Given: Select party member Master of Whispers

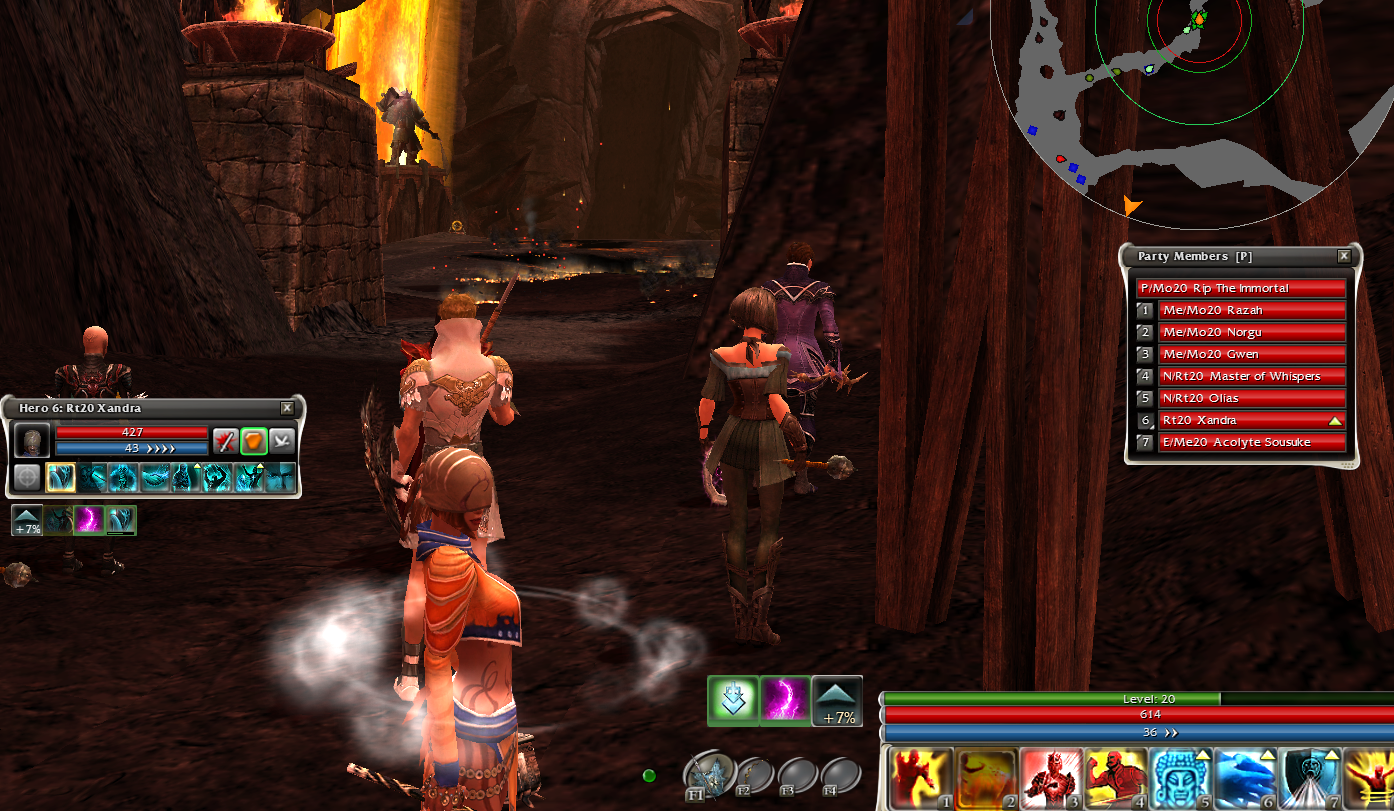Looking at the screenshot, I should click(x=1251, y=376).
